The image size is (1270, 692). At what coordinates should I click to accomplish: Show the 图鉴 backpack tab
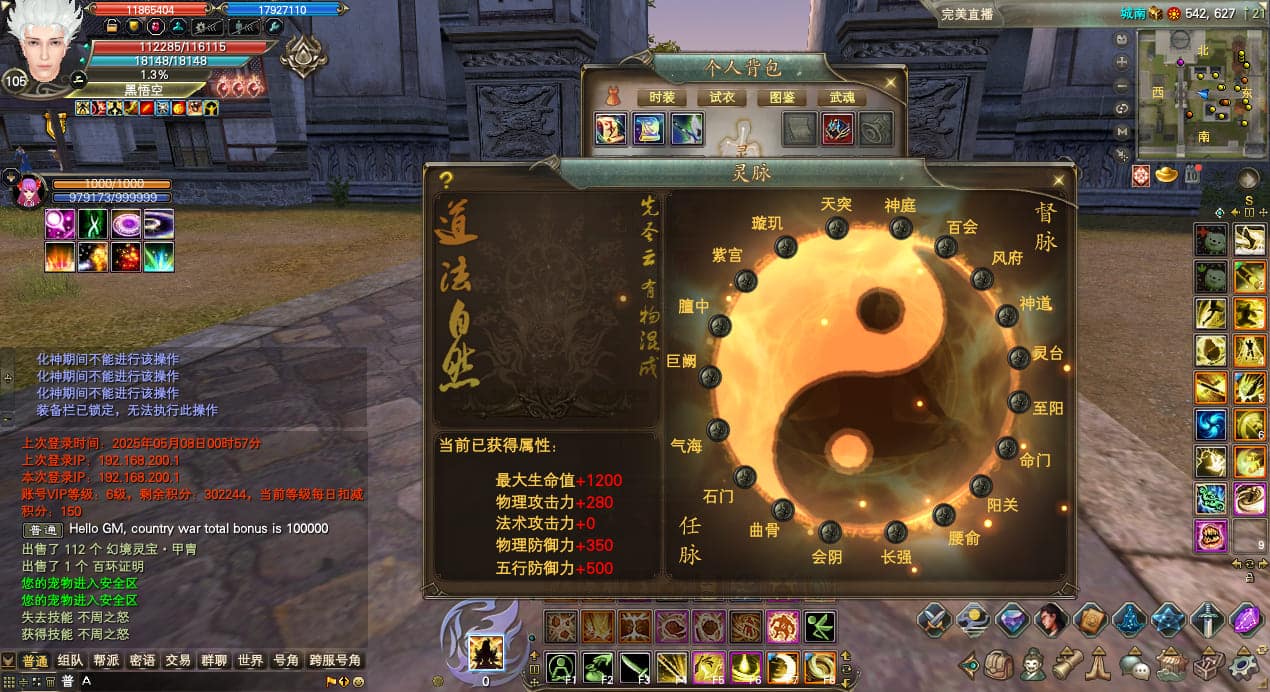(x=781, y=97)
